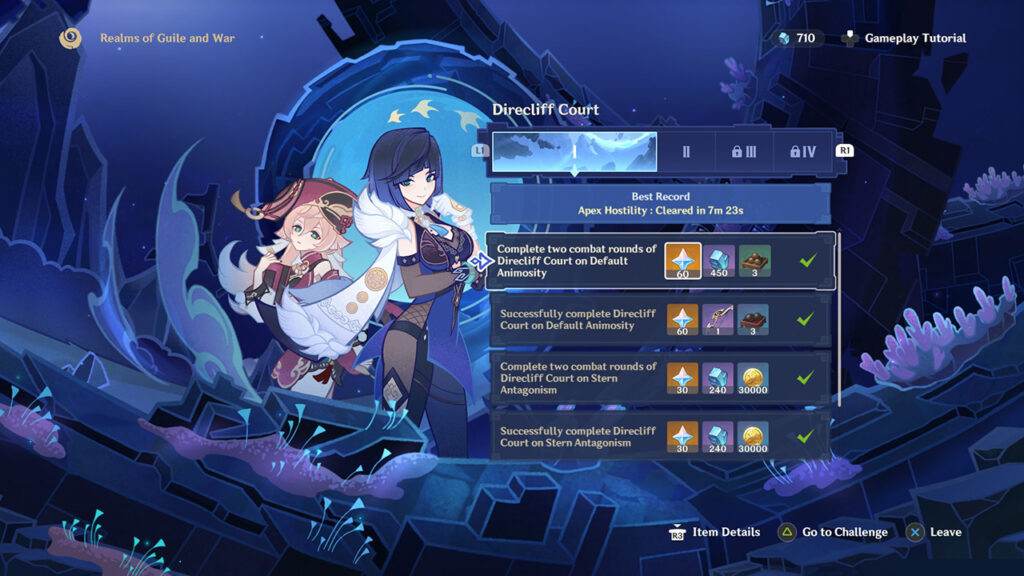Select stage I tab of Direcliff Court

574,151
